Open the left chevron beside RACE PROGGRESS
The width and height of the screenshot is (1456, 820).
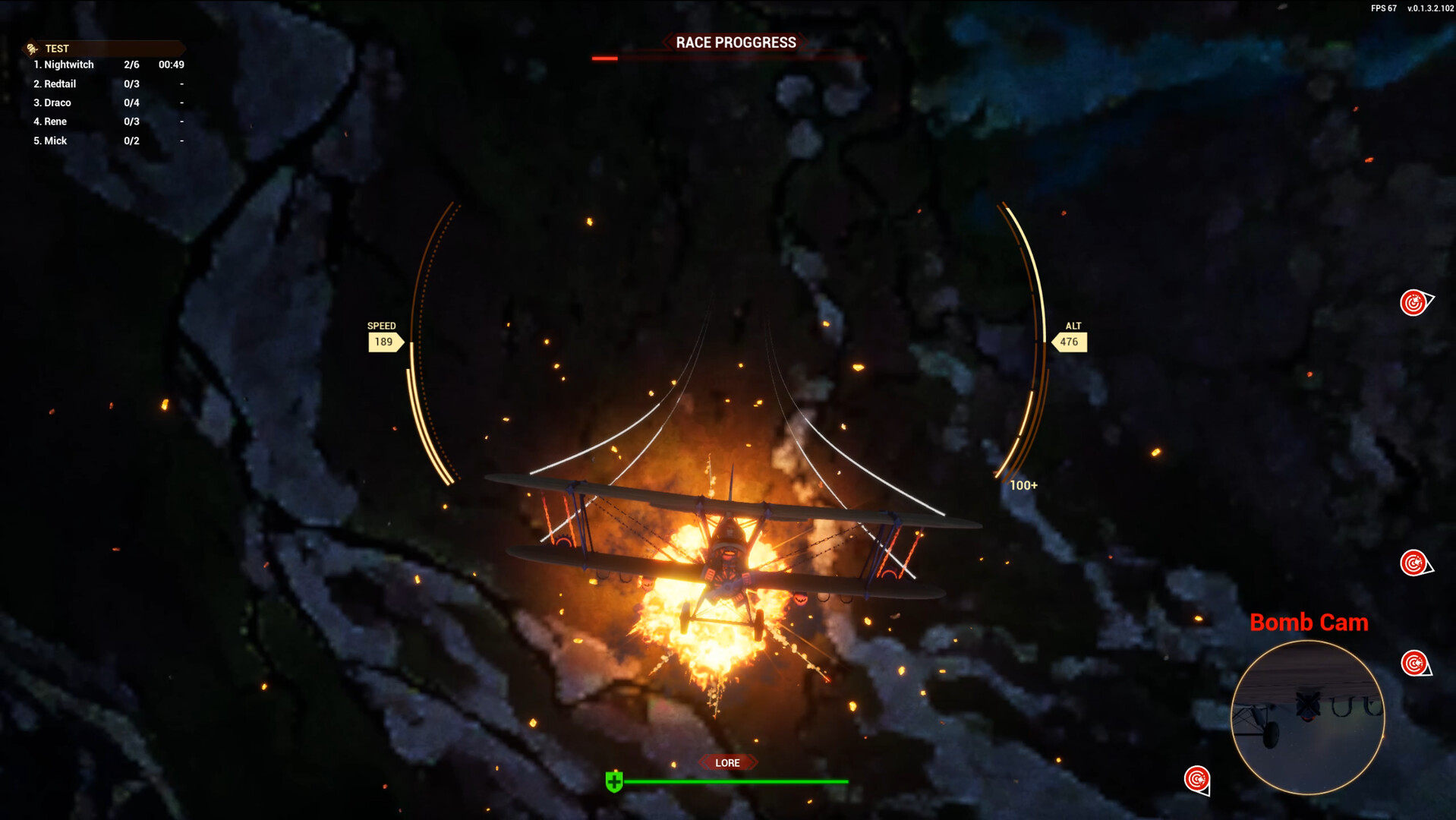pos(667,43)
